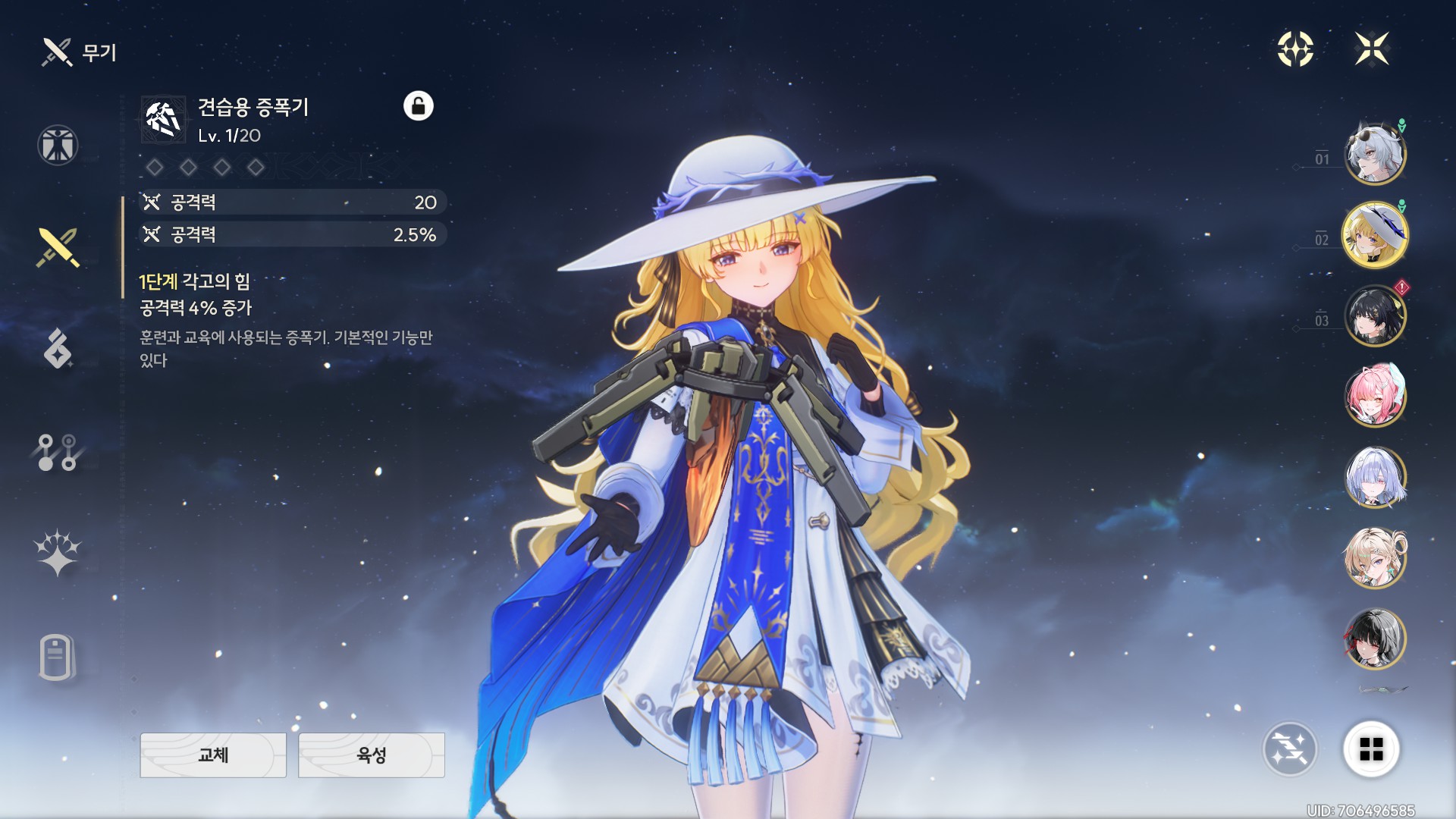Open the Echo data bank tab
Image resolution: width=1456 pixels, height=819 pixels.
pyautogui.click(x=58, y=349)
